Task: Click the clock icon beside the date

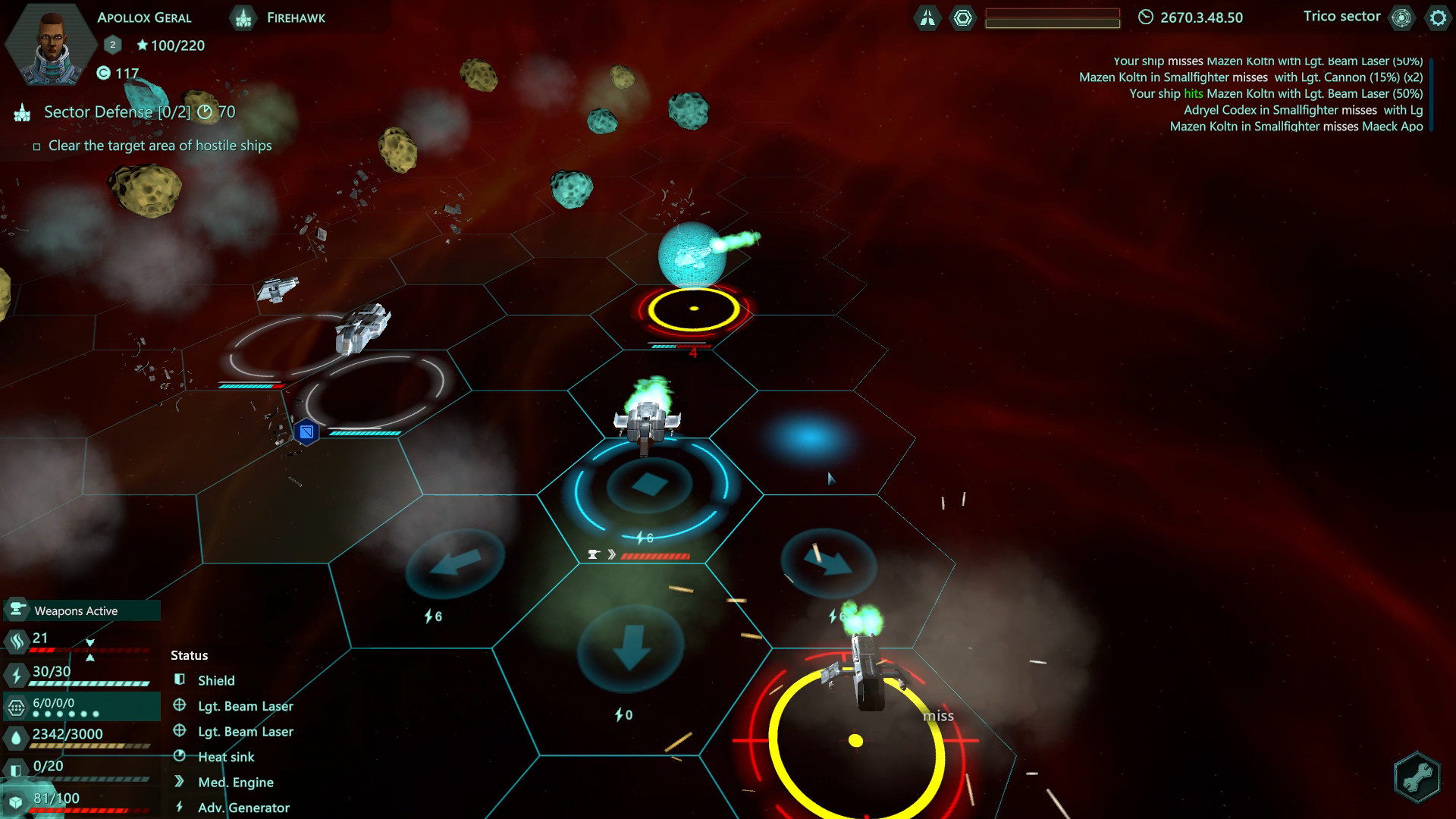Action: click(1145, 17)
